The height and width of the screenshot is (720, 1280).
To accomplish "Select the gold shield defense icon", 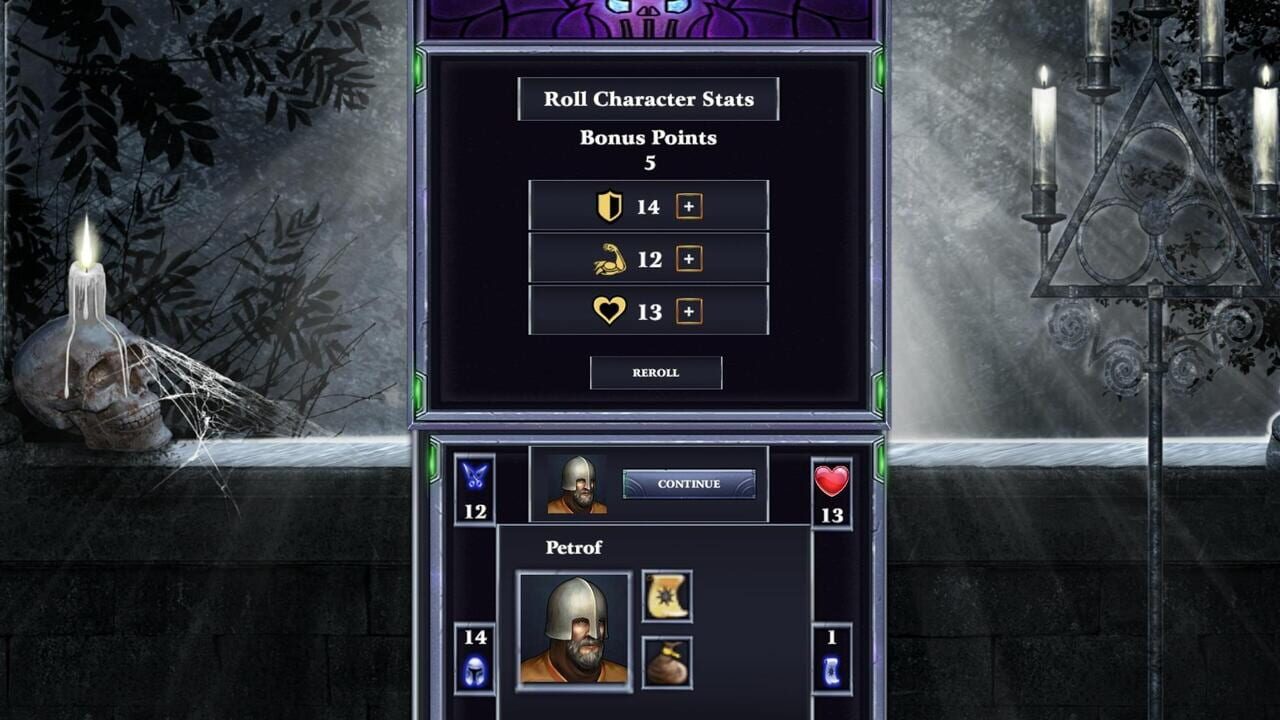I will click(612, 206).
